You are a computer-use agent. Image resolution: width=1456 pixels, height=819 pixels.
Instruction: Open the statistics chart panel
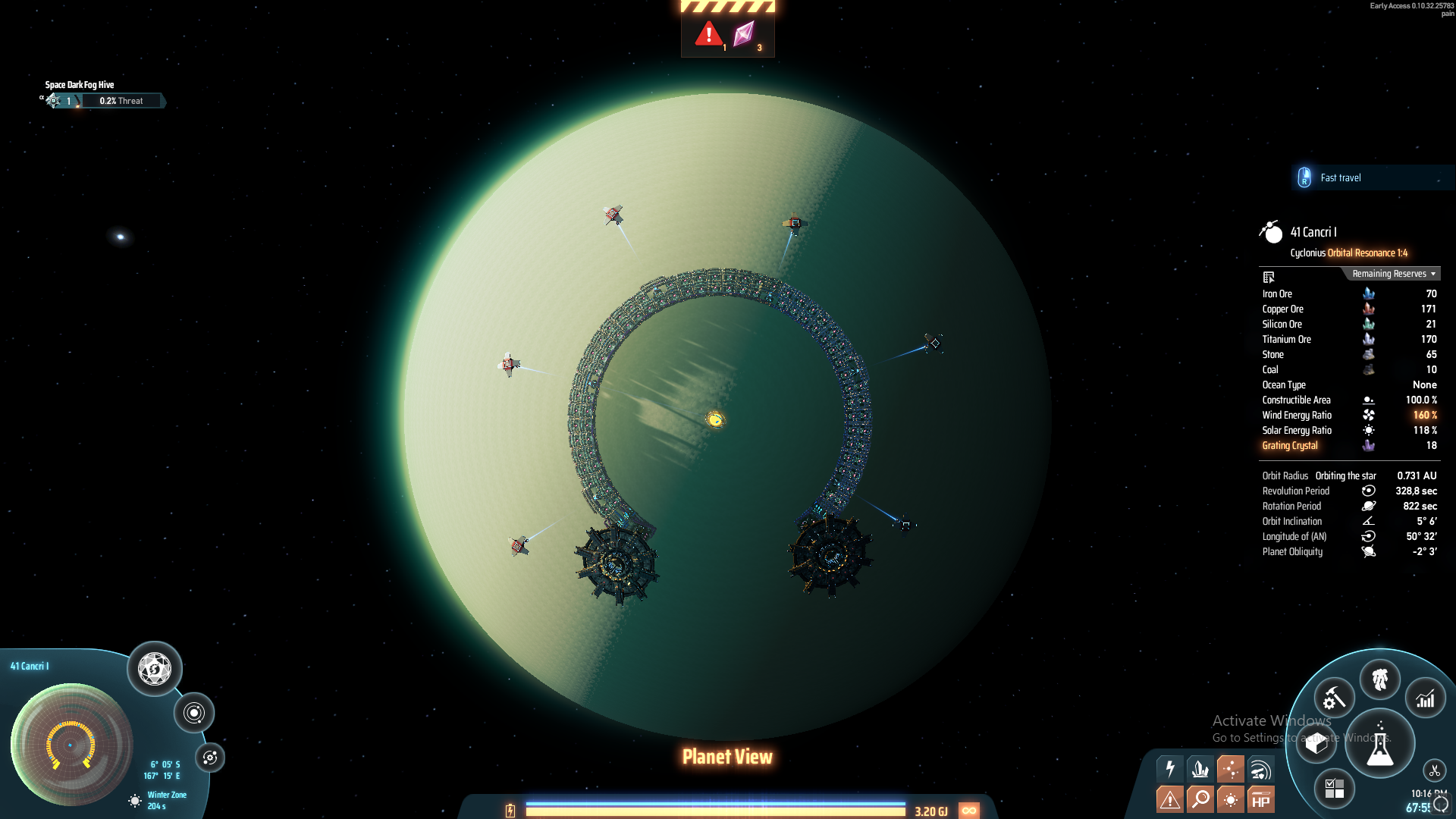point(1426,698)
